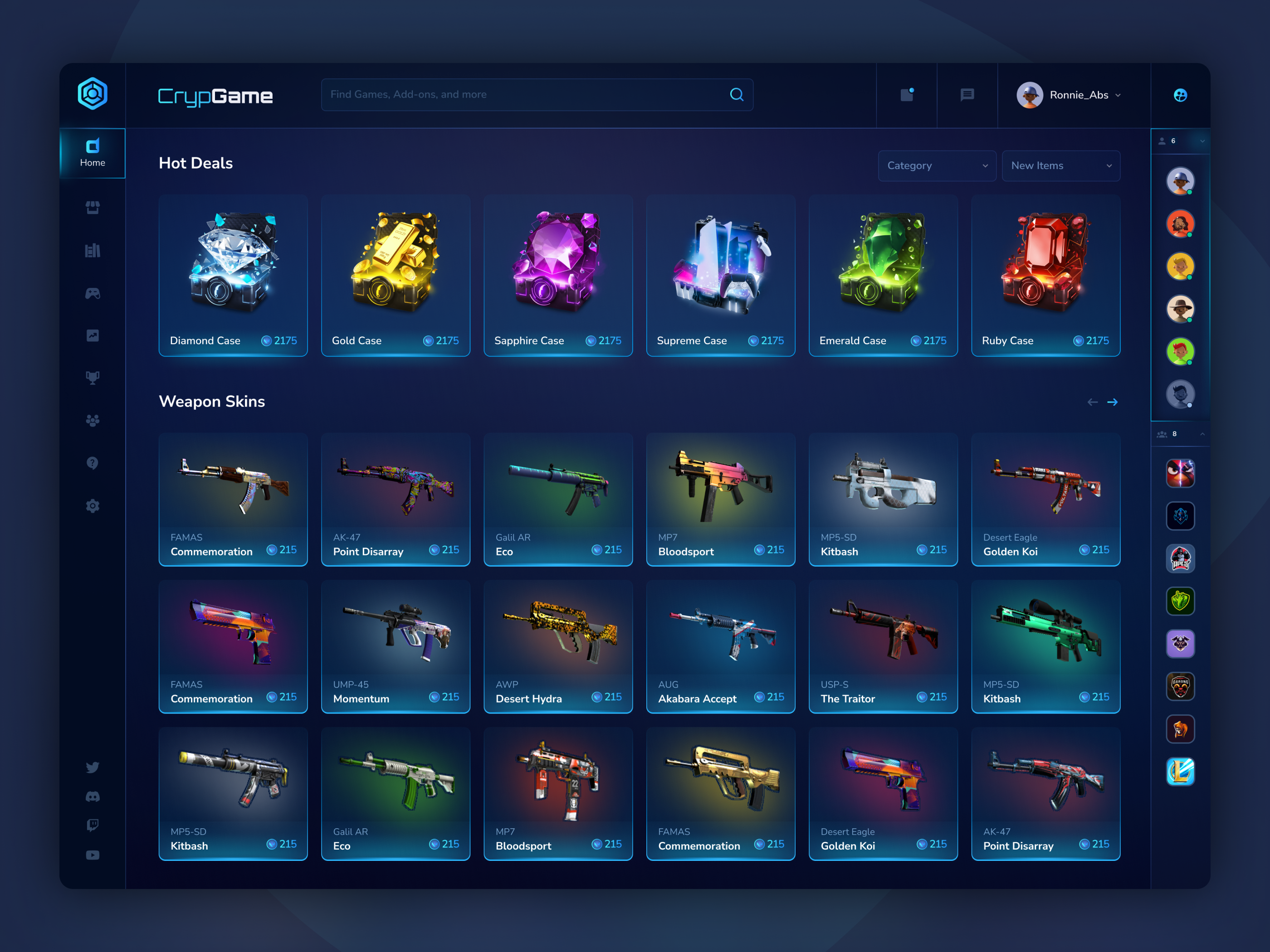Pick the Ruby Case card

tap(1045, 276)
